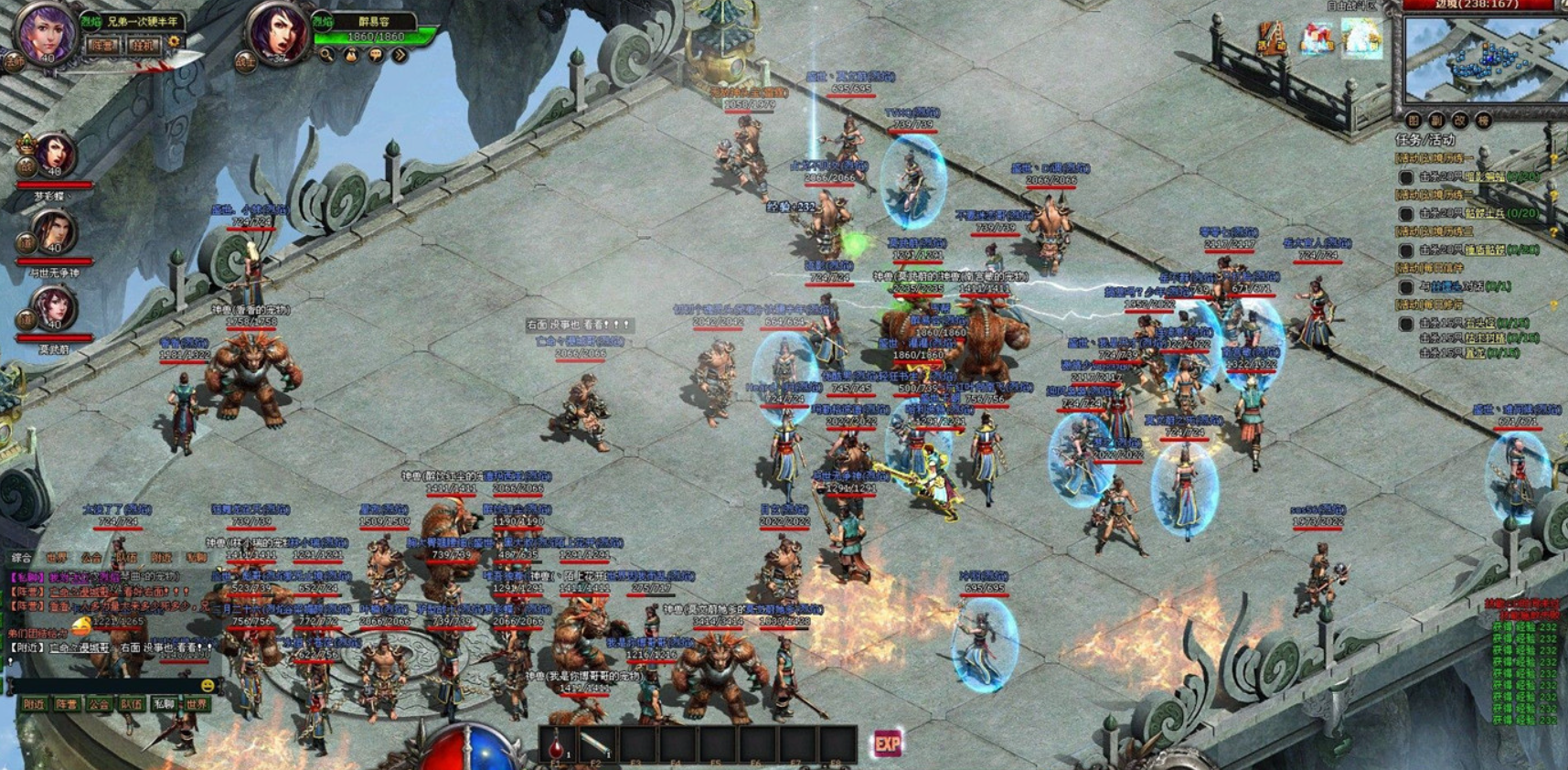Select the 世界 channel button below chat
The image size is (1568, 770).
[x=197, y=704]
